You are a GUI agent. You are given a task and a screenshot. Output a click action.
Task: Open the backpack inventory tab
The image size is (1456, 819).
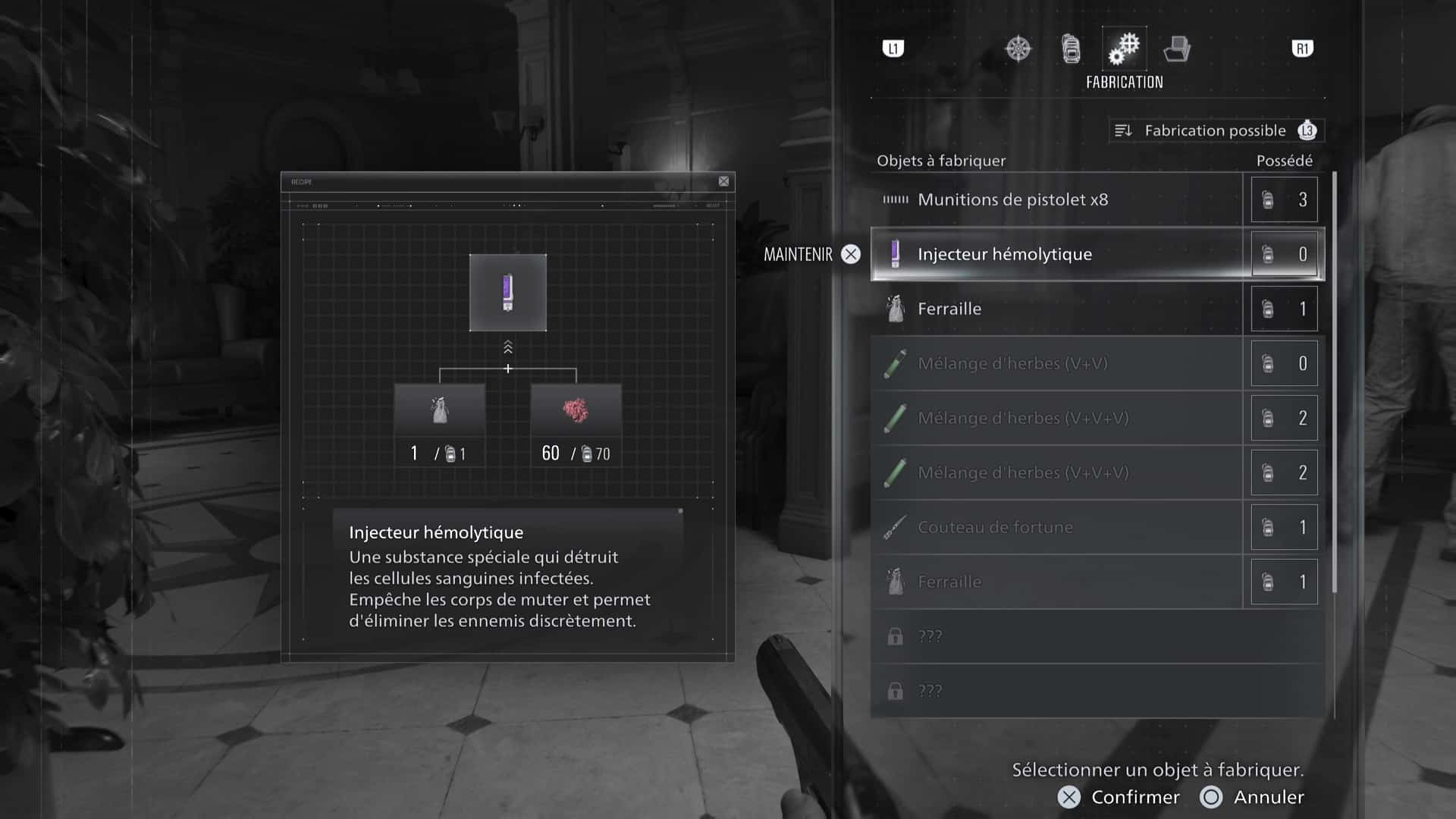(x=1071, y=48)
